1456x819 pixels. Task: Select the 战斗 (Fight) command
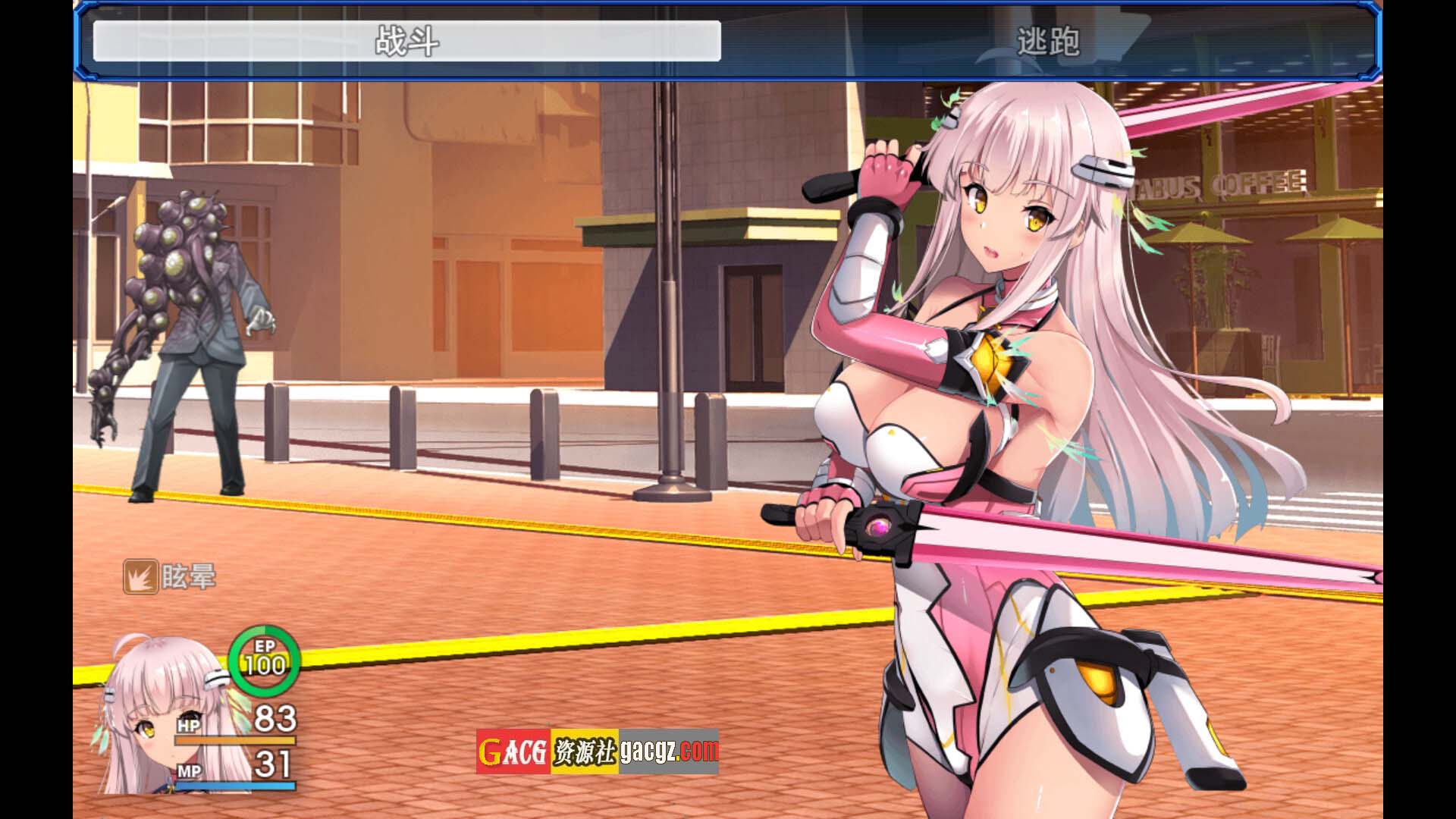[406, 41]
